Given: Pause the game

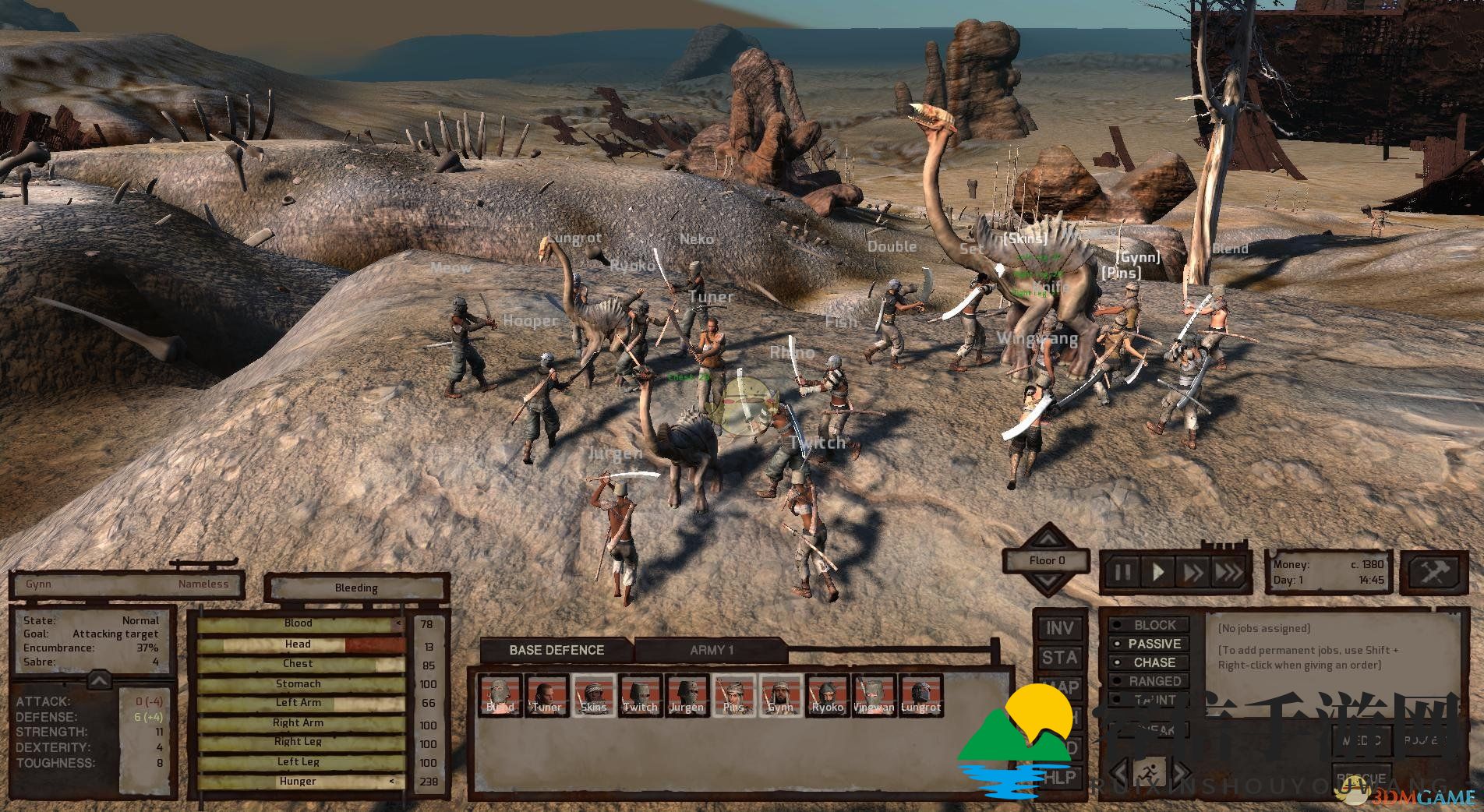Looking at the screenshot, I should point(1122,573).
